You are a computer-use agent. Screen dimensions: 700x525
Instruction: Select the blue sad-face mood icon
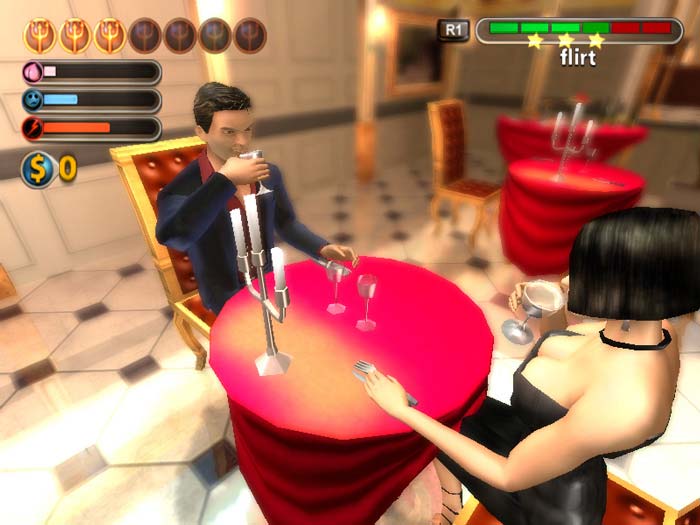click(33, 100)
